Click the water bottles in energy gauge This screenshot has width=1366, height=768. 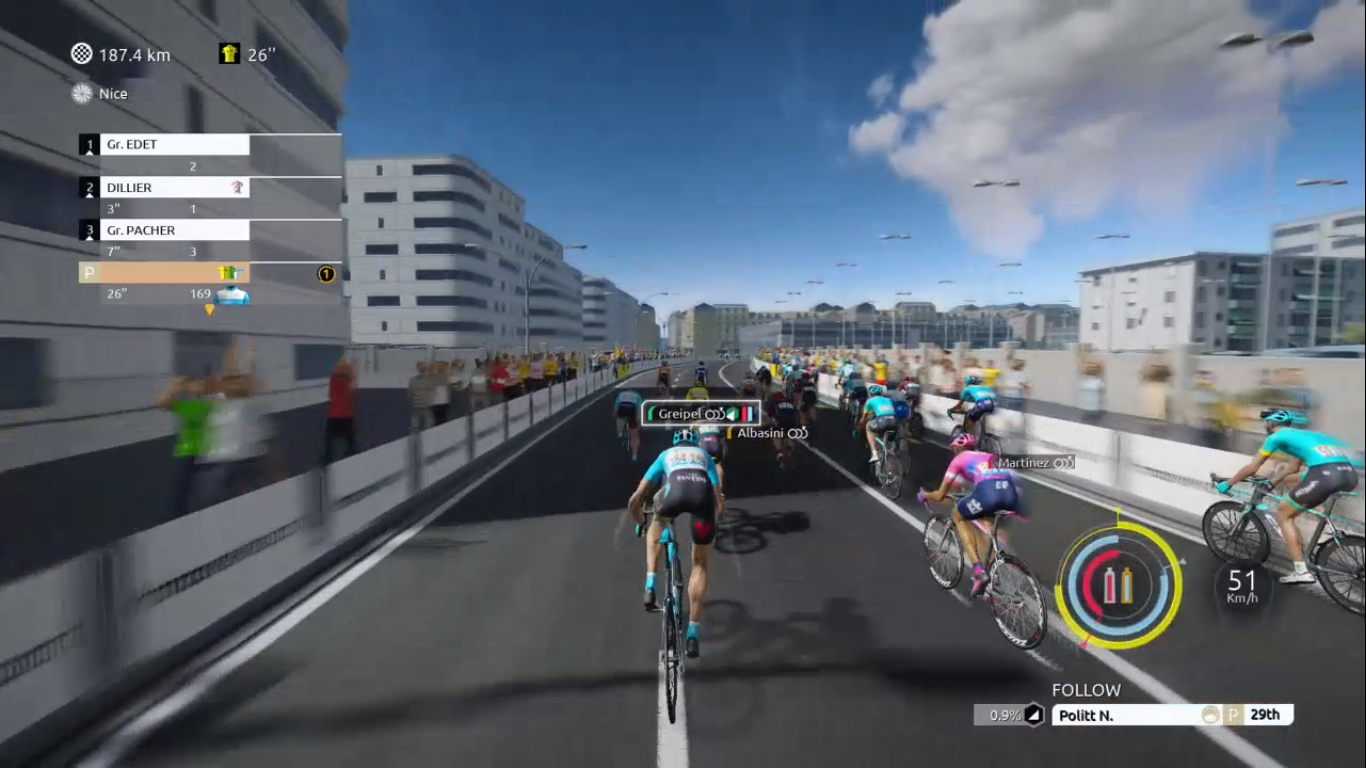click(x=1118, y=586)
